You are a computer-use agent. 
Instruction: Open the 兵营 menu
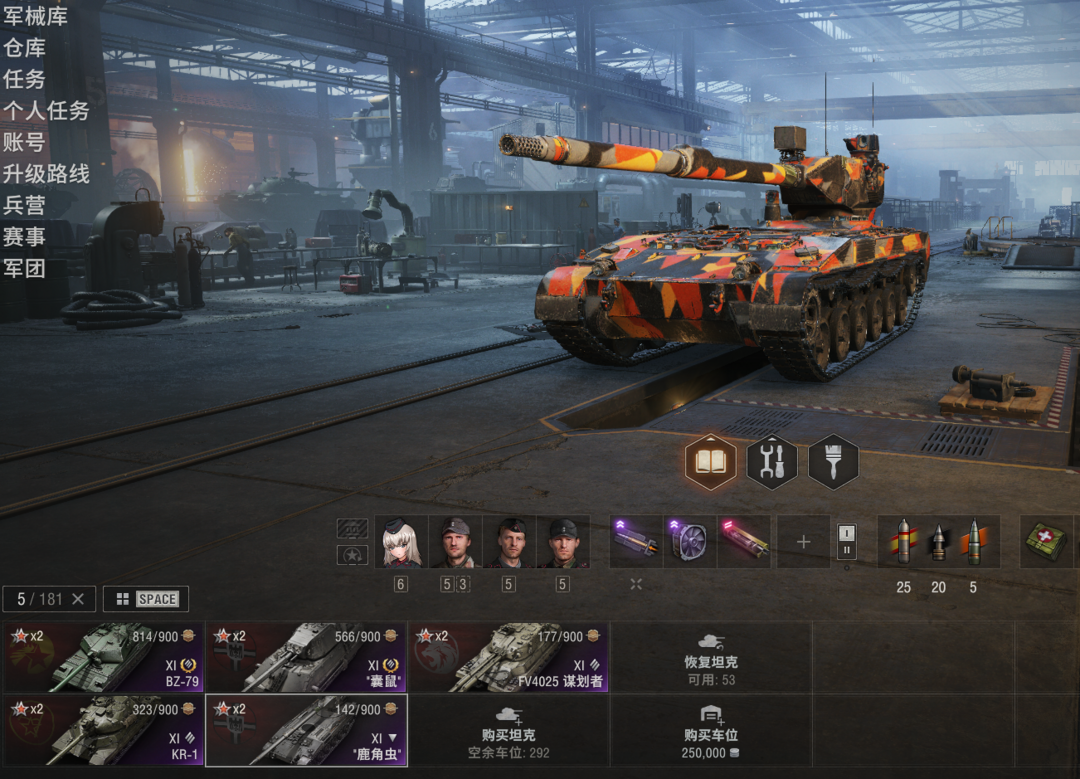coord(24,205)
